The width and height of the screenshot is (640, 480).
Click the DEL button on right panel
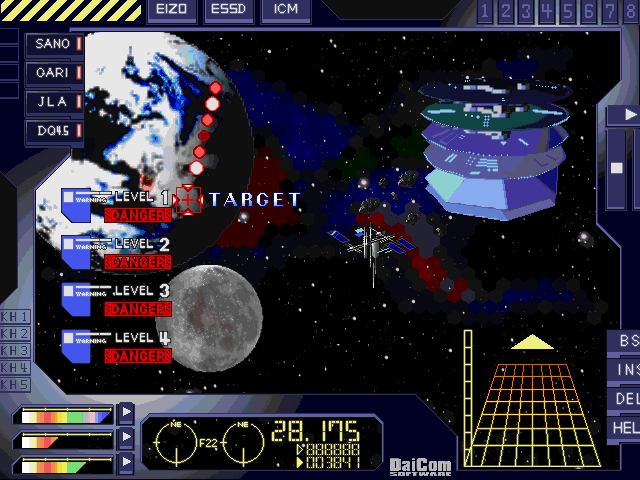click(626, 399)
